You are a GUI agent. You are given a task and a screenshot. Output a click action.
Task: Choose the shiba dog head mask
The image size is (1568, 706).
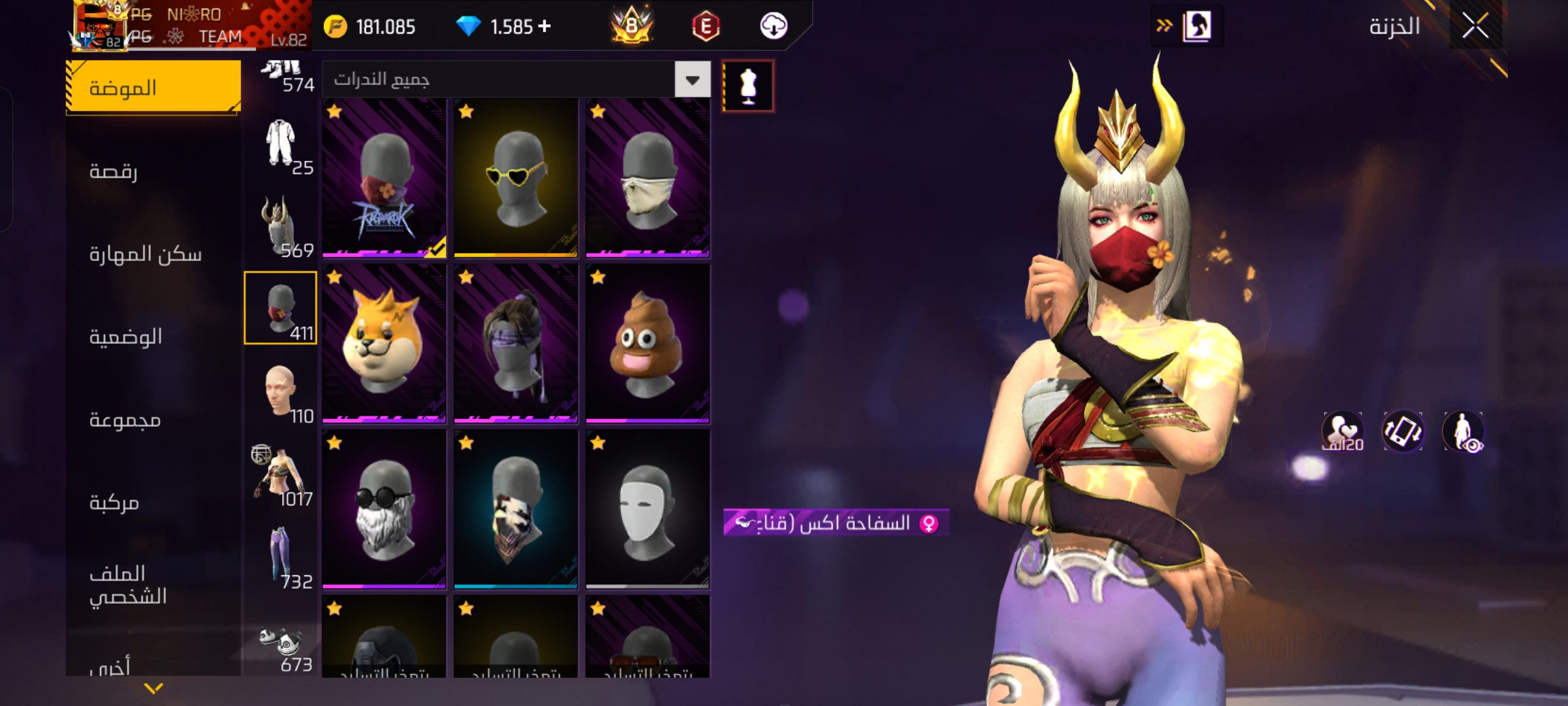[384, 343]
